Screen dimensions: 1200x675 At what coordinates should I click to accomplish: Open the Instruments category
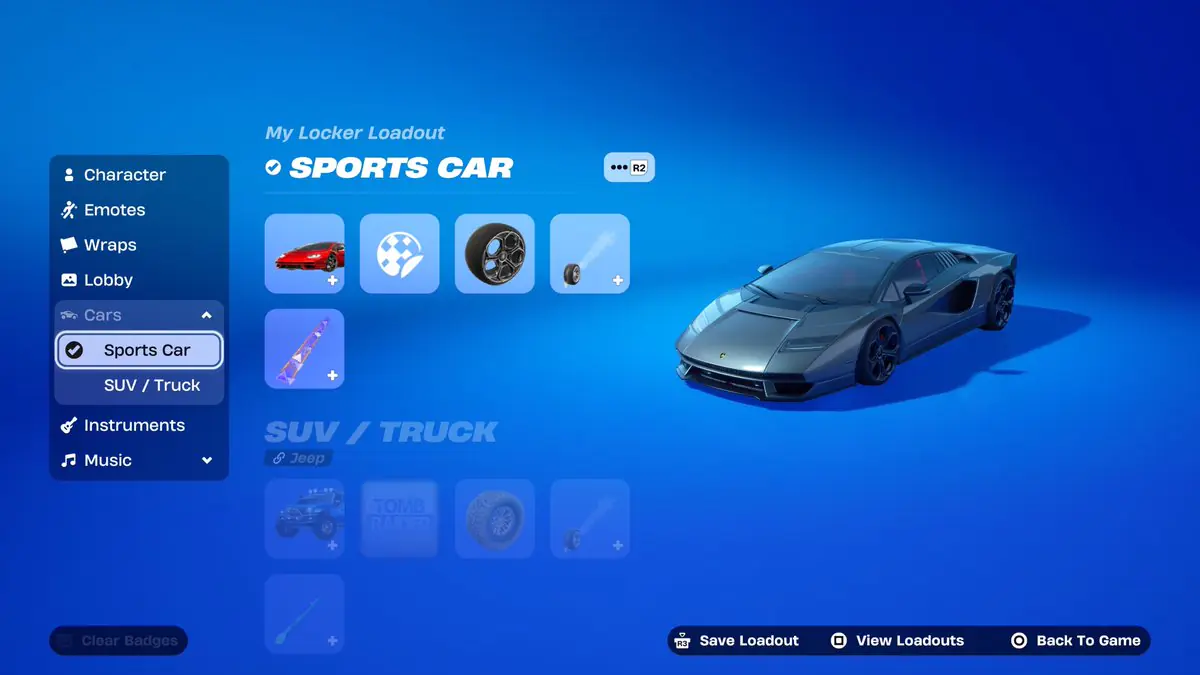coord(134,425)
